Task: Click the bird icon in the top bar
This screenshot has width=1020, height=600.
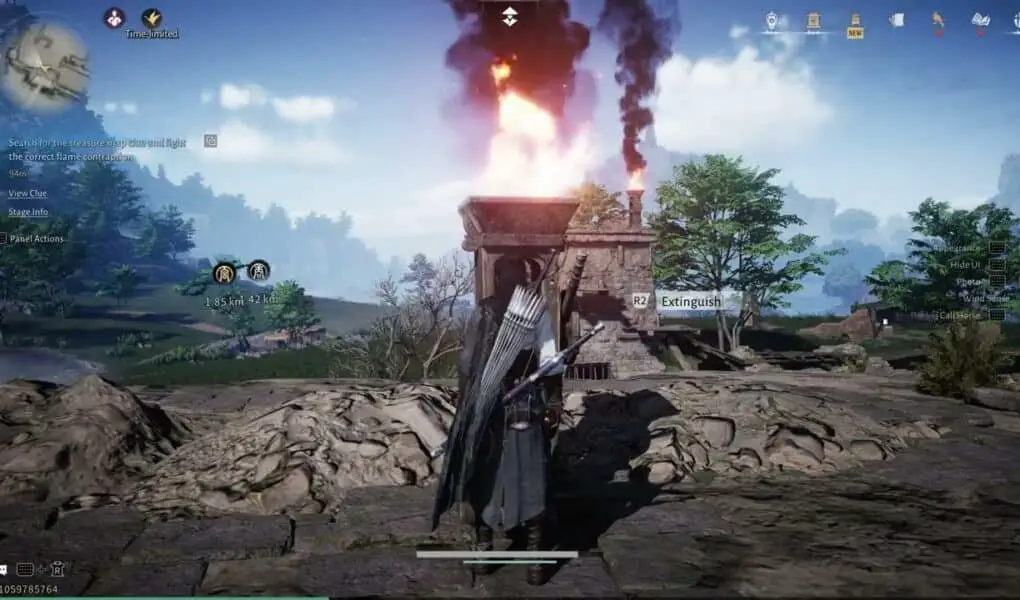Action: point(938,20)
